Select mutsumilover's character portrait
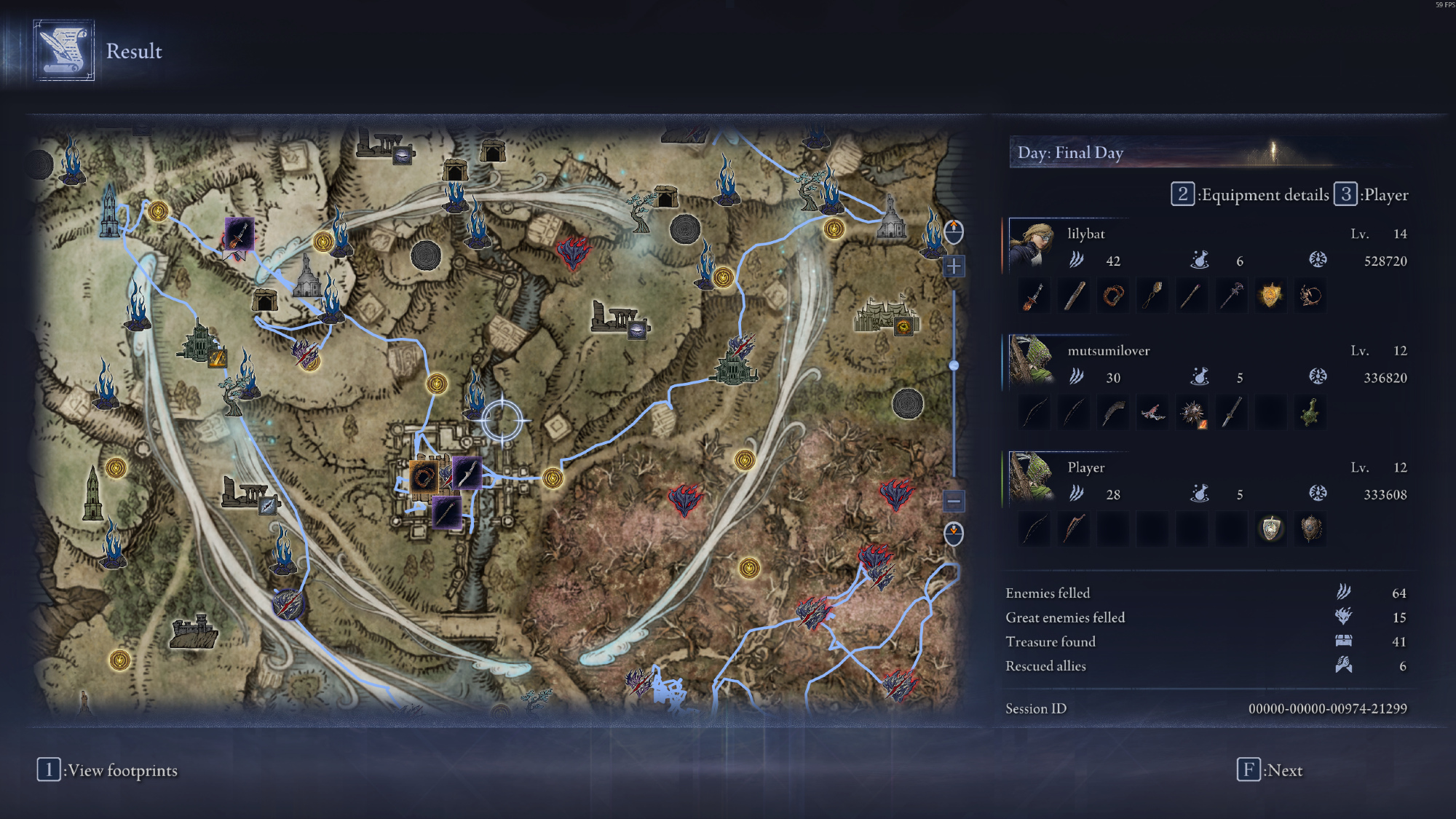This screenshot has height=819, width=1456. point(1032,362)
